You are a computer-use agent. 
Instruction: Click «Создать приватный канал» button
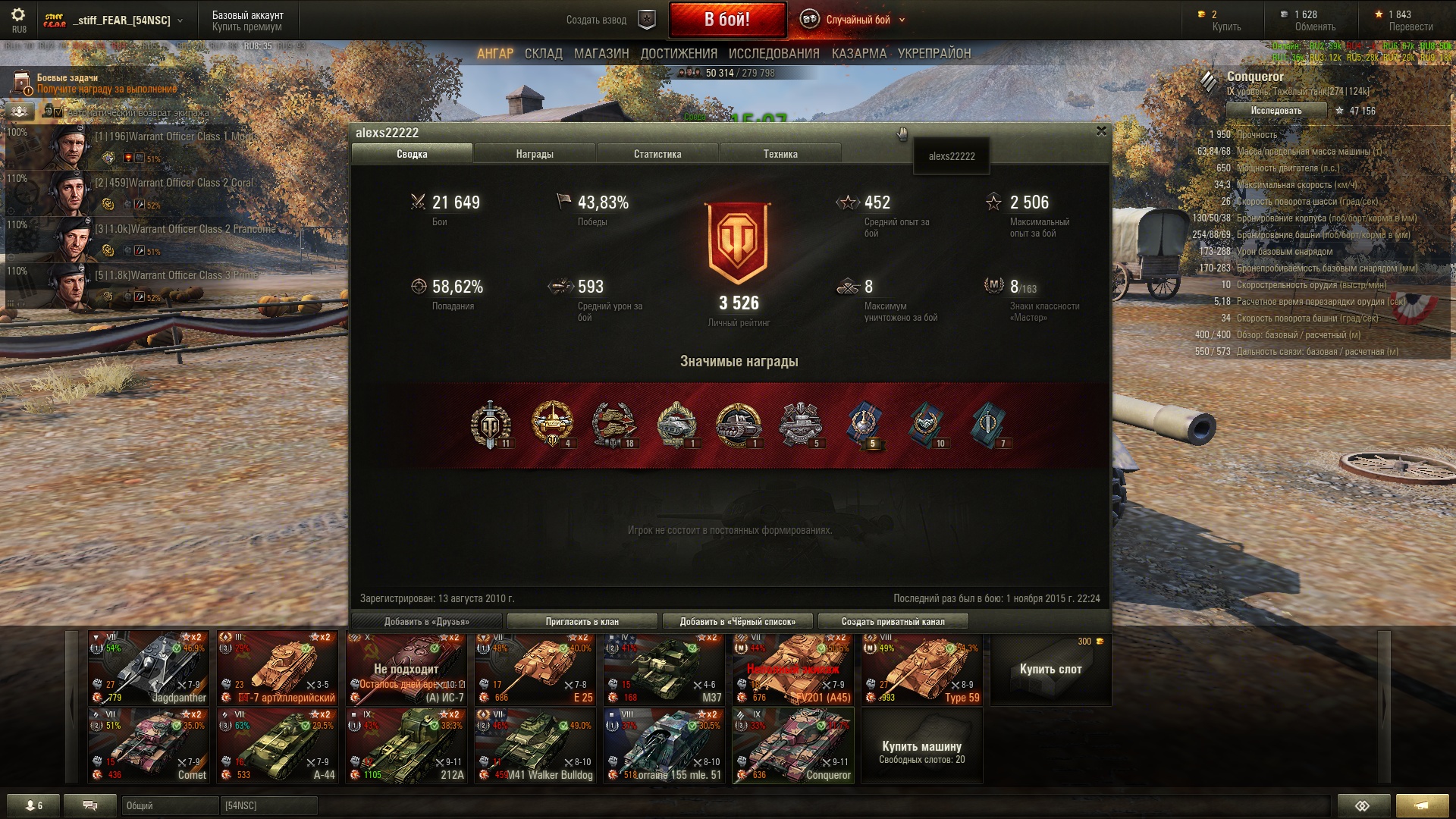[x=893, y=622]
